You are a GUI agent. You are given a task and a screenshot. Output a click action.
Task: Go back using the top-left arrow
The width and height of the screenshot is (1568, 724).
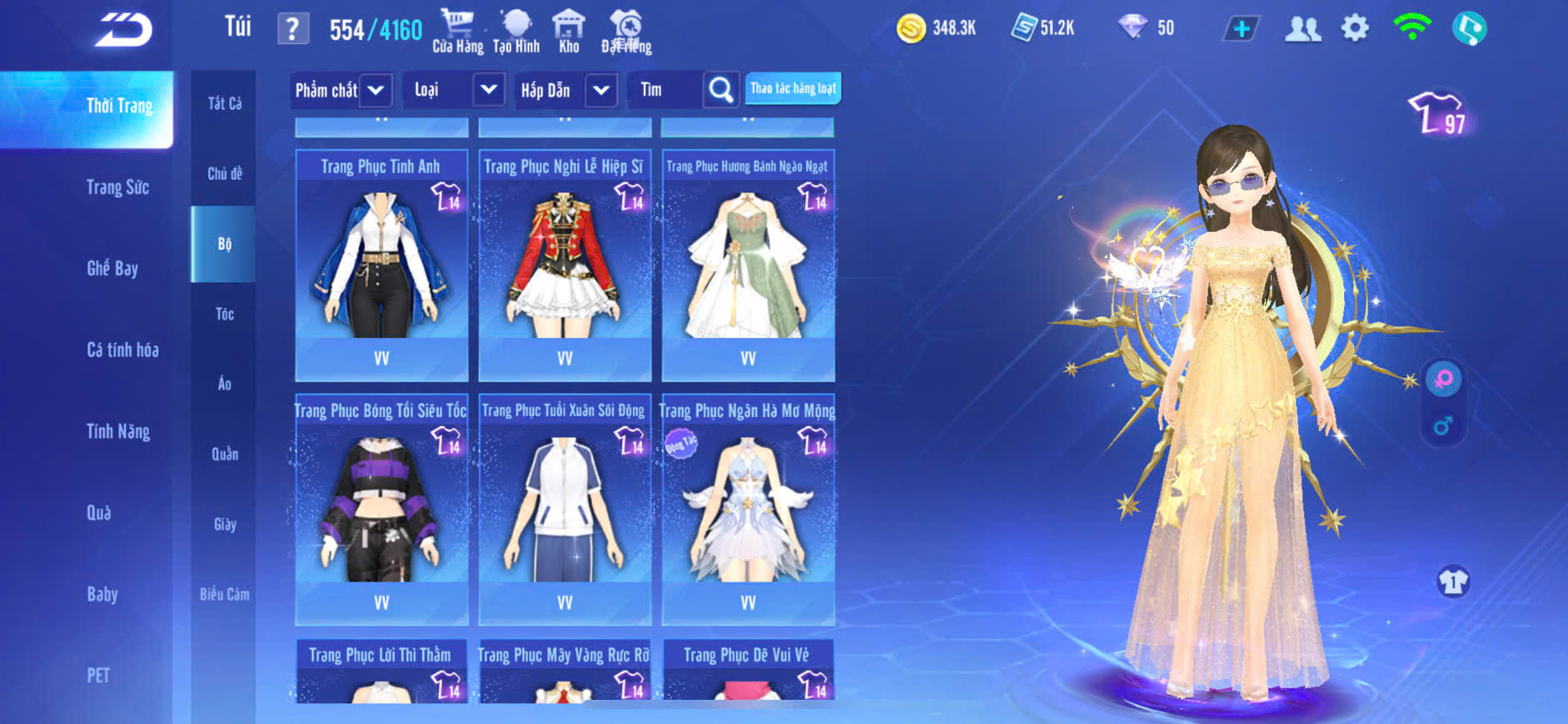[123, 30]
